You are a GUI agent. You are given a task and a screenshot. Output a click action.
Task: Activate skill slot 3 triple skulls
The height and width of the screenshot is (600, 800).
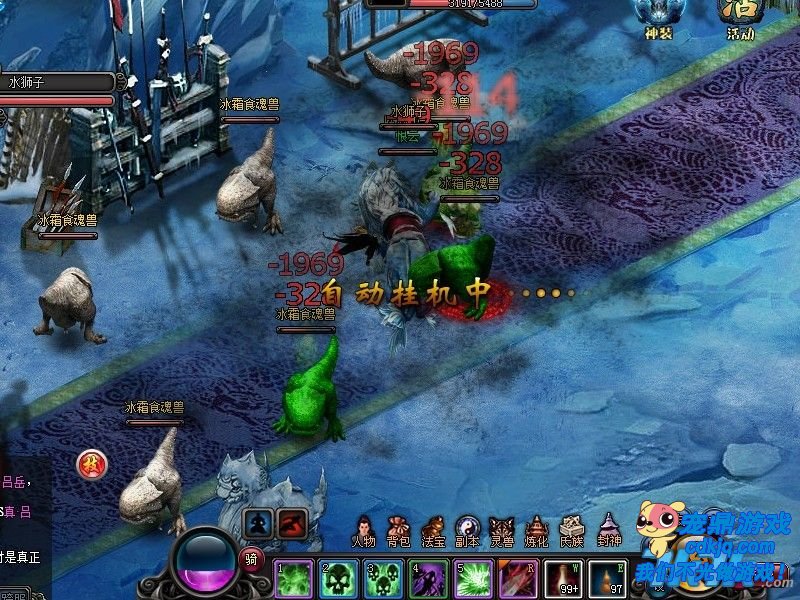(384, 579)
